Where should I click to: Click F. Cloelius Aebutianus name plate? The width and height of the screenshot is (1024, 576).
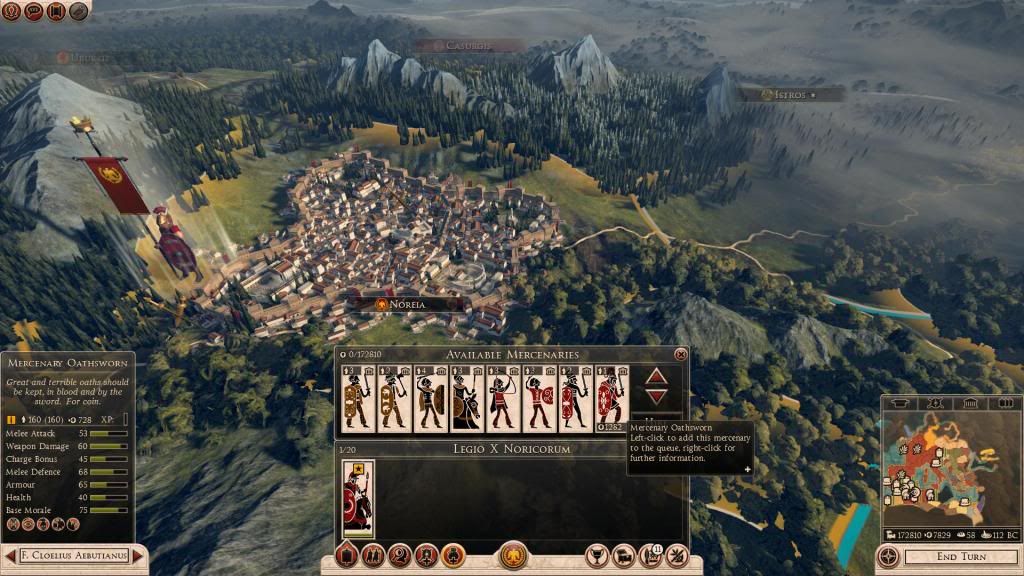[74, 555]
